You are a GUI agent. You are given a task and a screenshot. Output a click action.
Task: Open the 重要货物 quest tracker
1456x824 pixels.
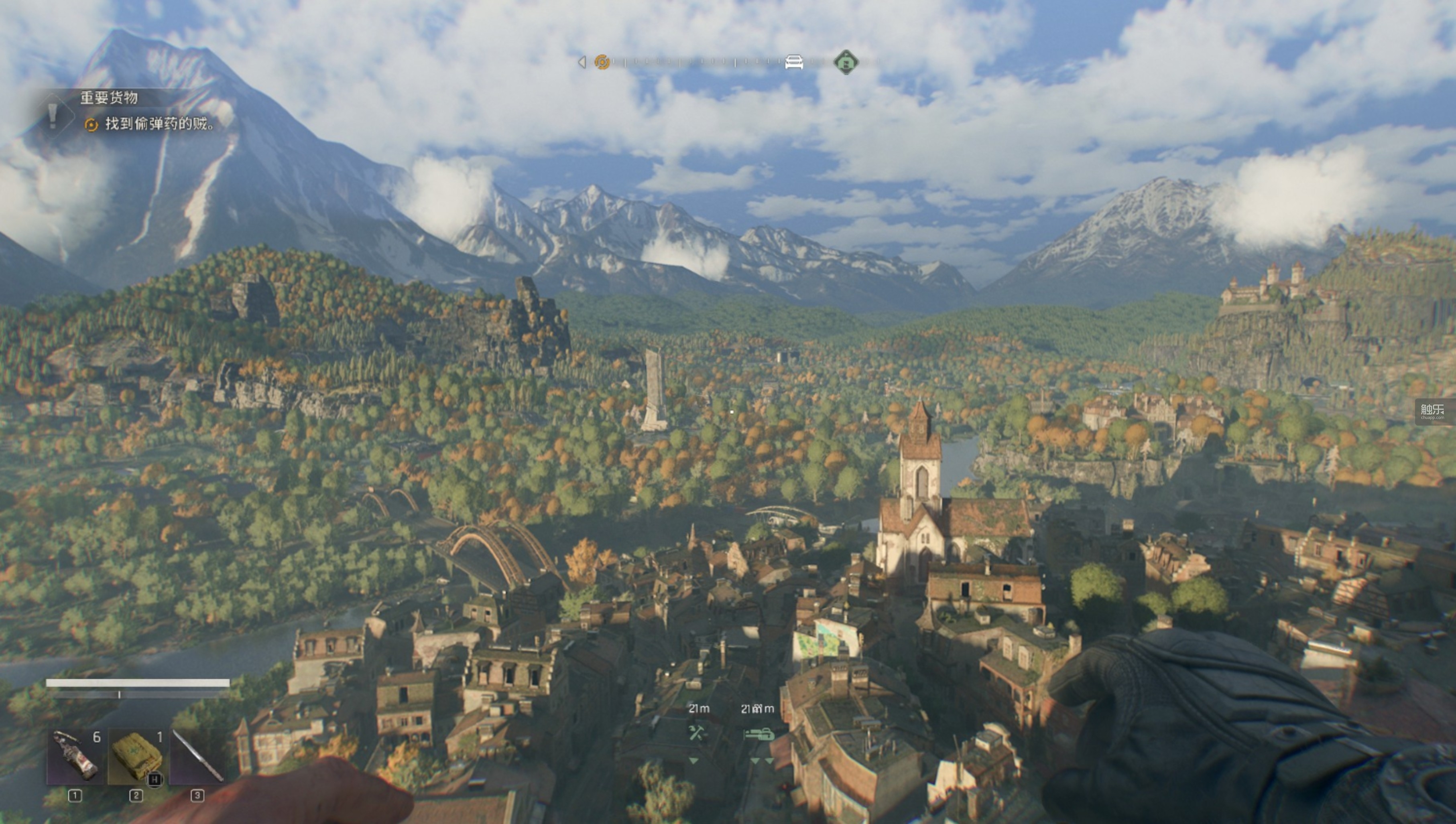pos(109,98)
